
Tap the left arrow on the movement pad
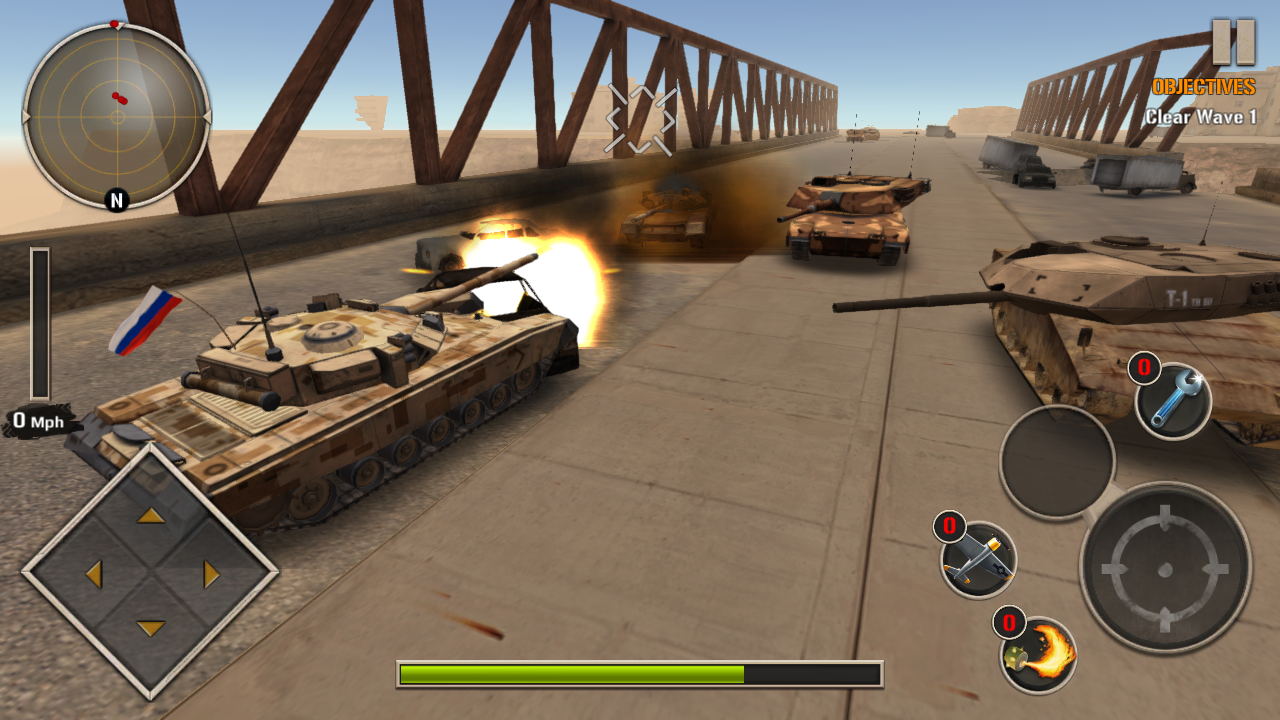coord(94,574)
